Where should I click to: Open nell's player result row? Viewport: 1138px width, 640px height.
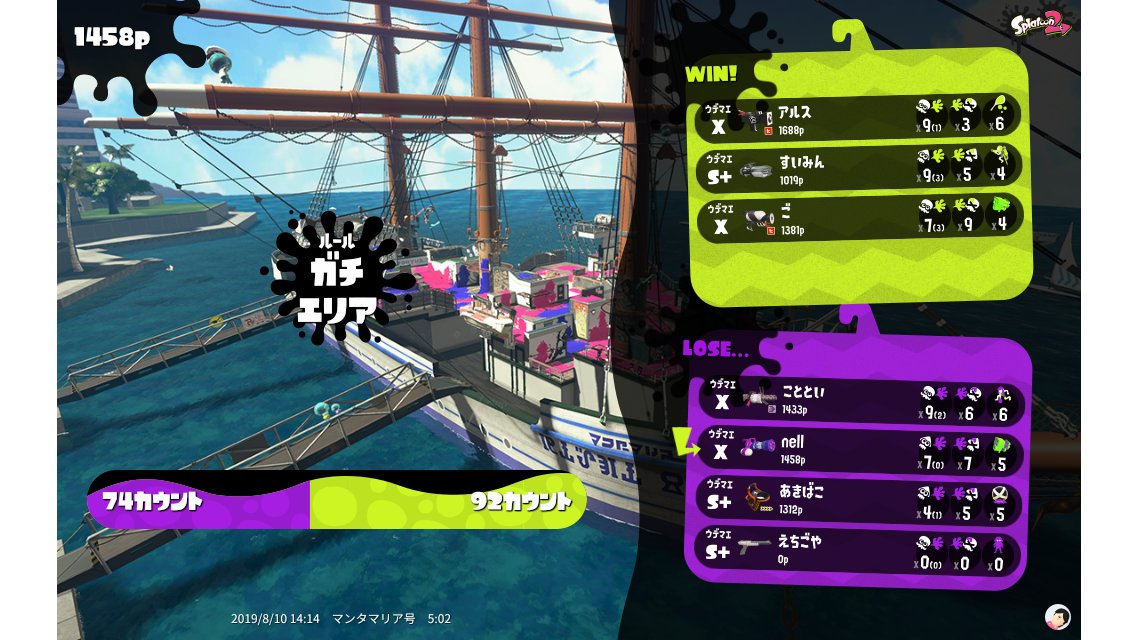[x=858, y=449]
